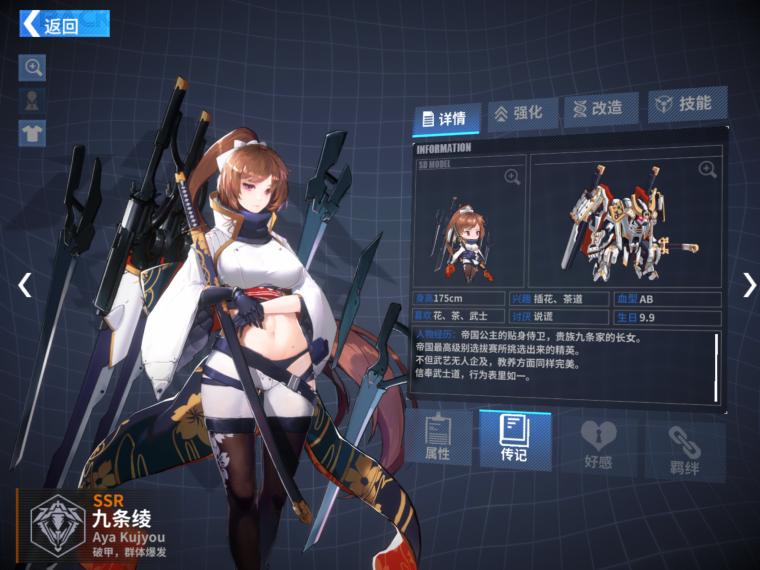Go back with the 返回 button
The image size is (760, 570).
(64, 24)
